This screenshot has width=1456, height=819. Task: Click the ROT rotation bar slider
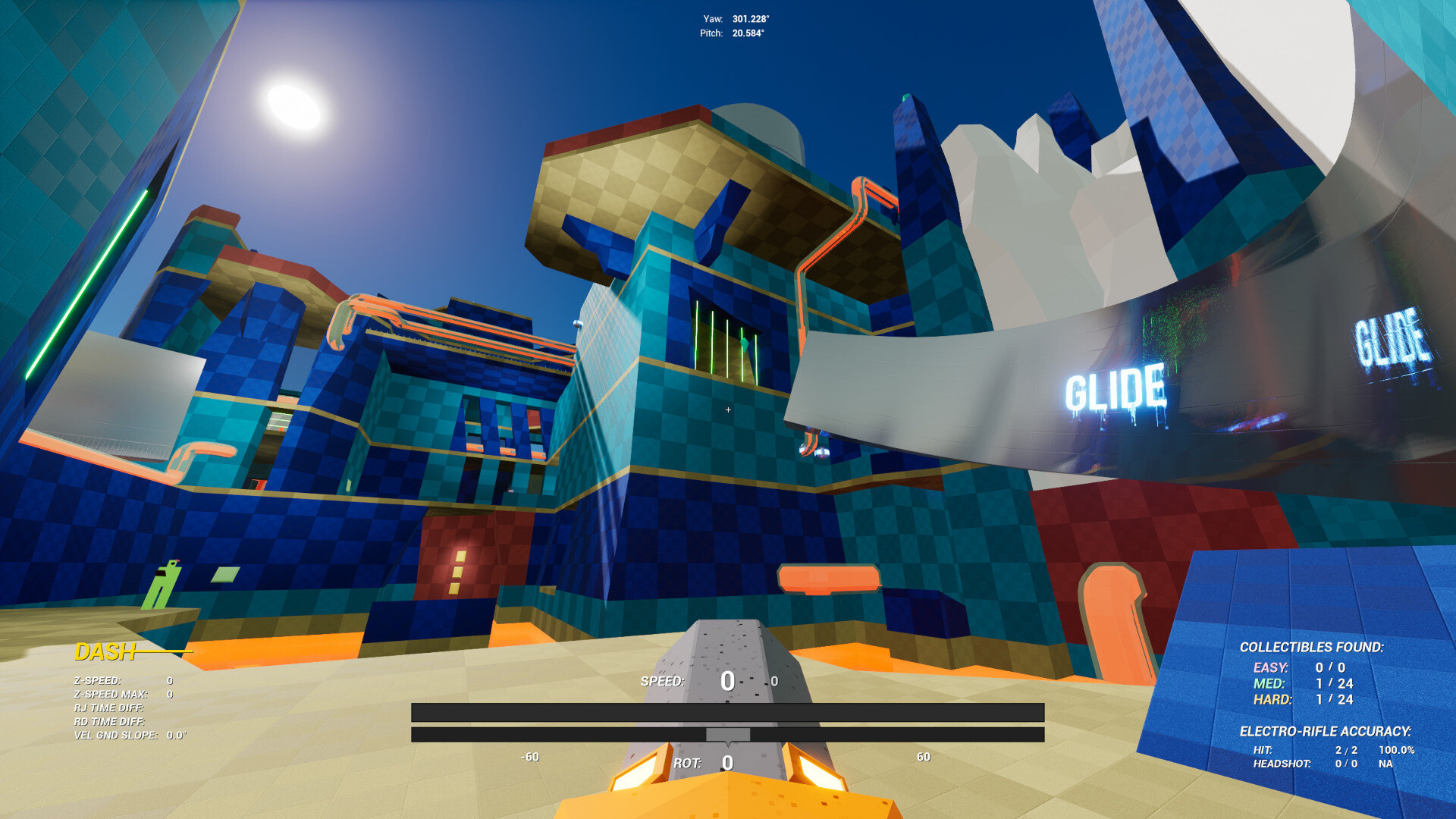[728, 734]
